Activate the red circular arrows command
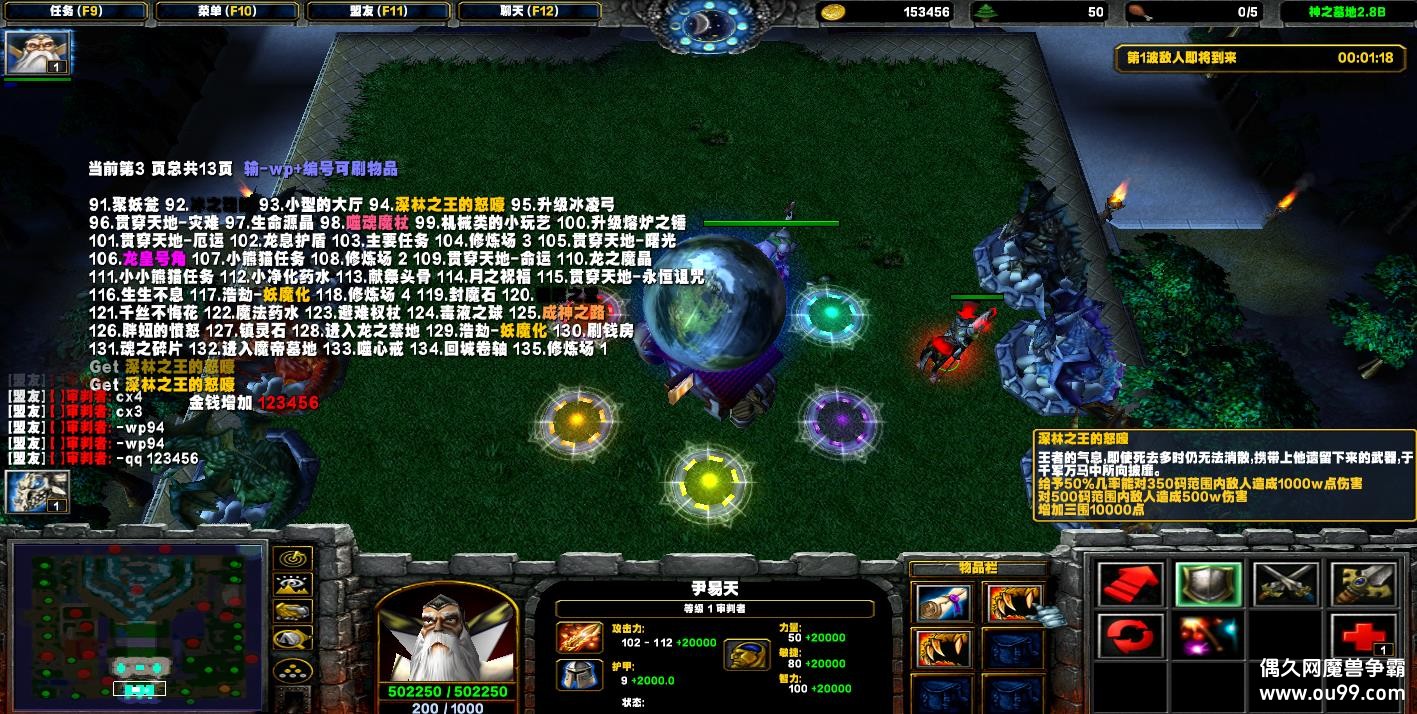Viewport: 1417px width, 714px height. pyautogui.click(x=1130, y=637)
